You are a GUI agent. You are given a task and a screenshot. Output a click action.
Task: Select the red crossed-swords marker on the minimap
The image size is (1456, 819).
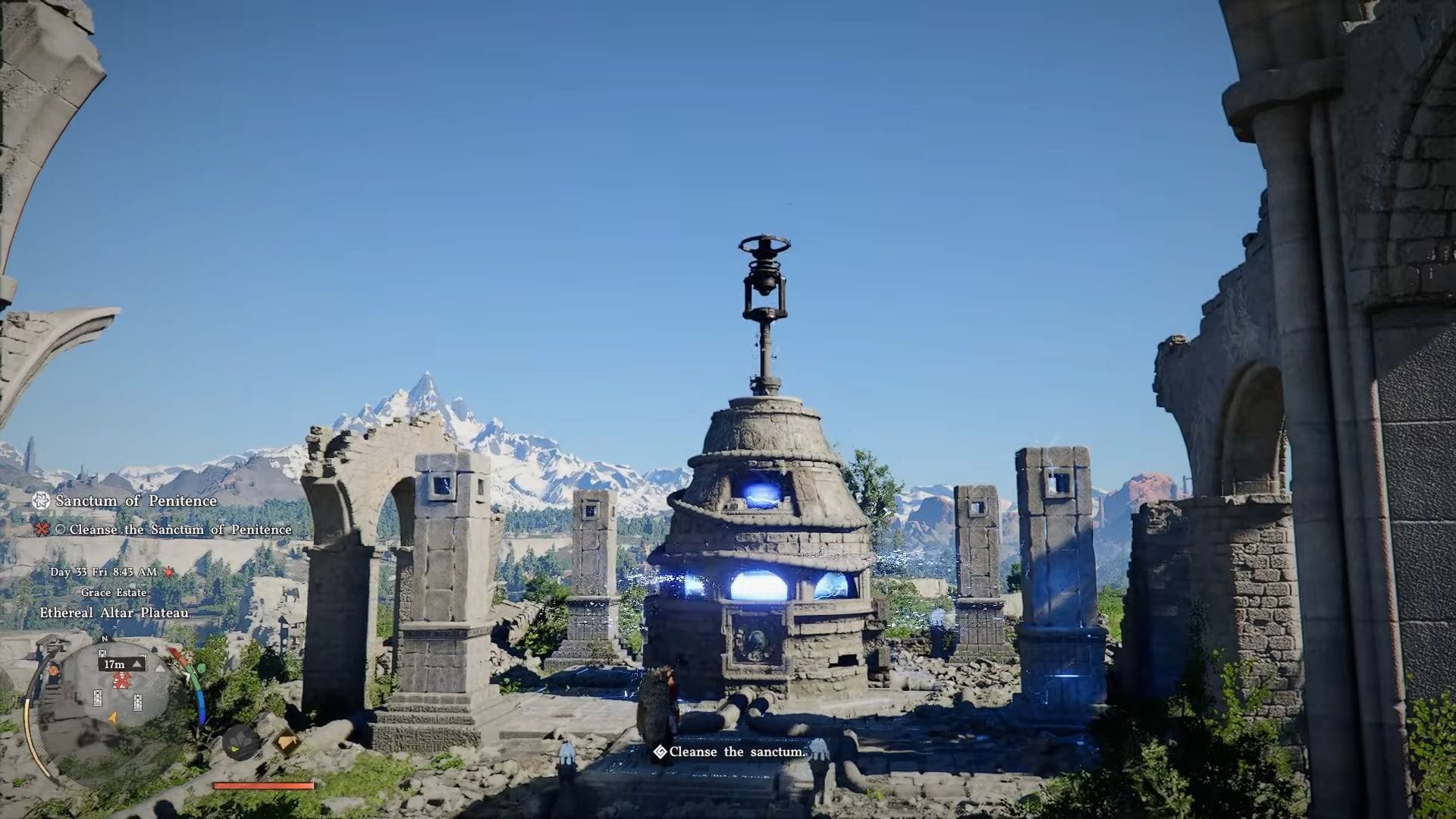coord(120,680)
